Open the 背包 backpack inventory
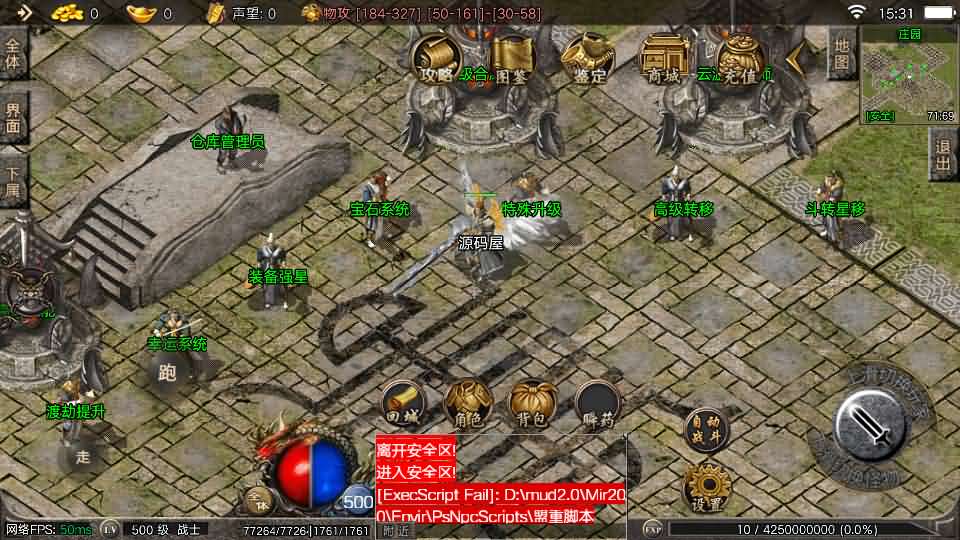 (x=530, y=403)
